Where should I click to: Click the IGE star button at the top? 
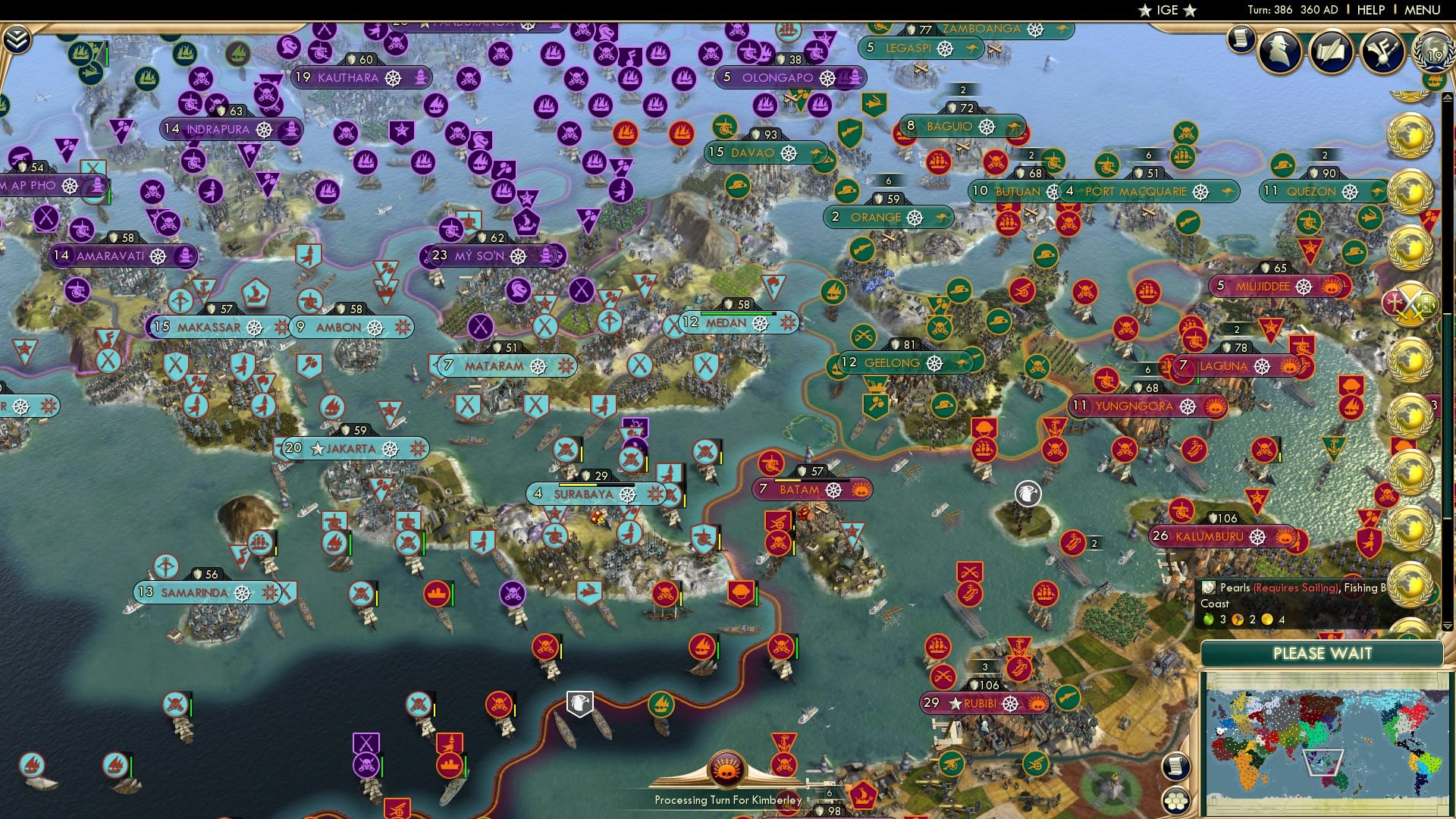[x=1168, y=10]
